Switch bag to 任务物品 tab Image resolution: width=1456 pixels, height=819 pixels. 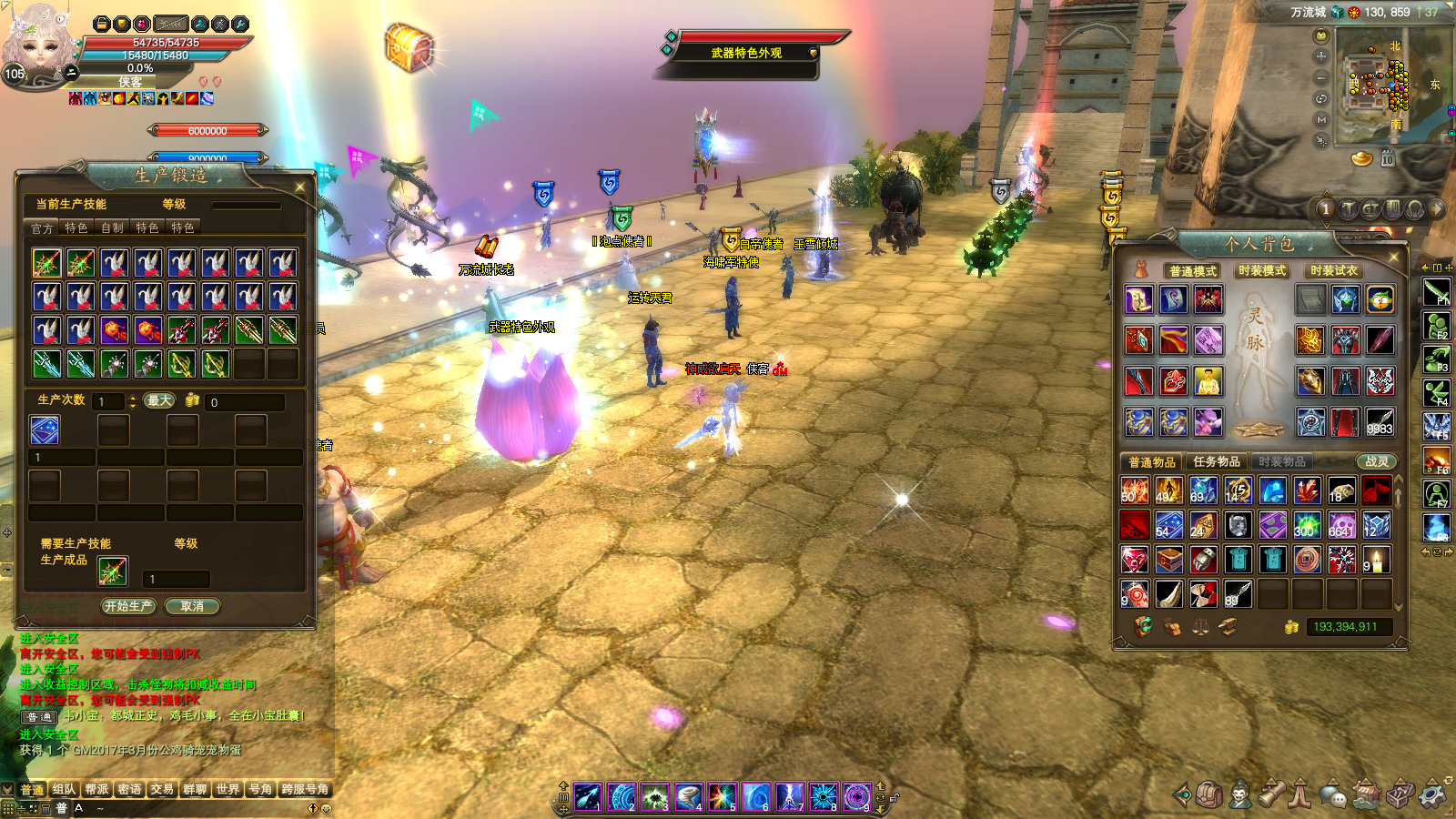pyautogui.click(x=1216, y=461)
